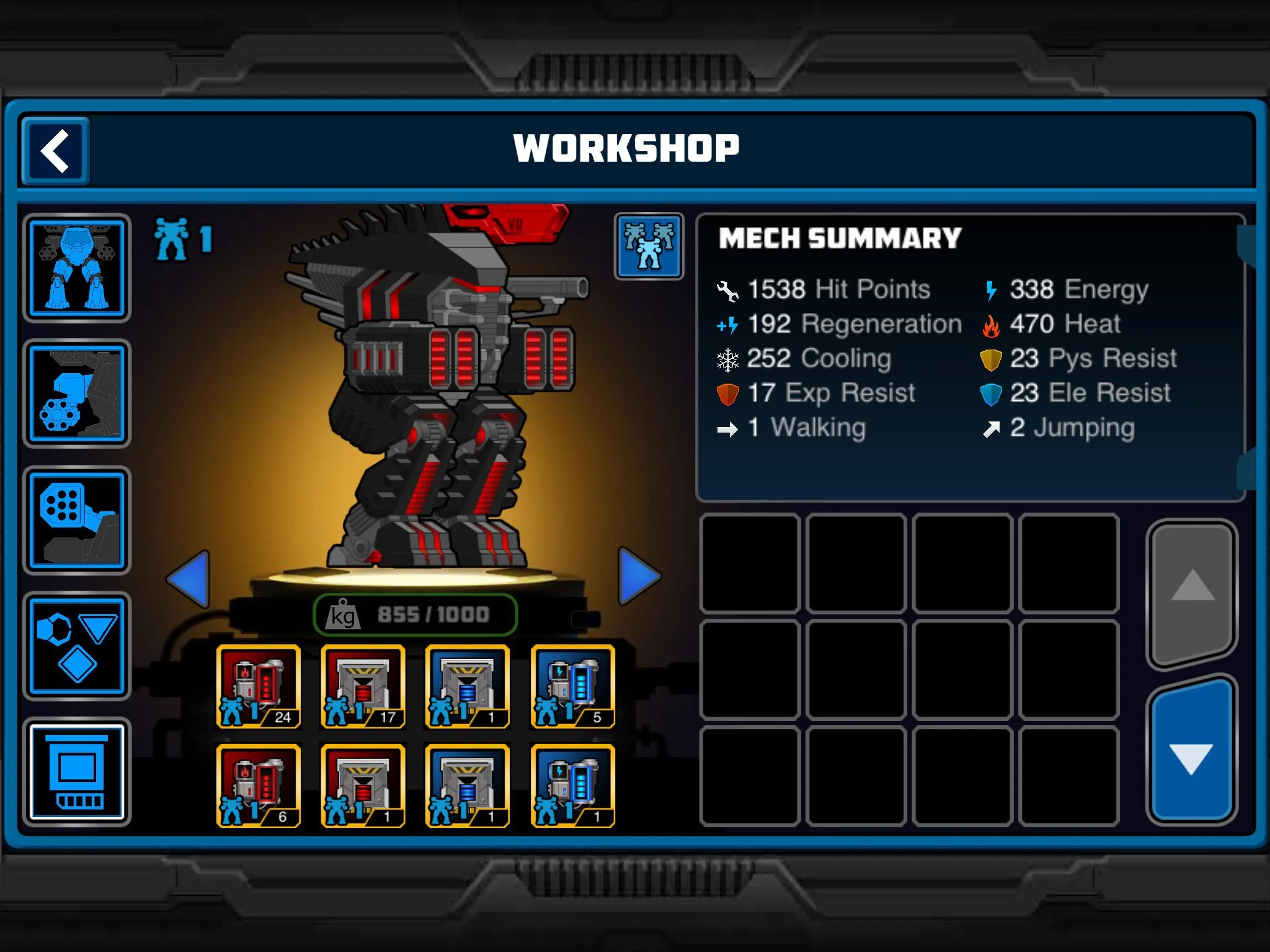The image size is (1270, 952).
Task: Switch to the perks tab with hexagon and diamond shapes
Action: pos(77,645)
